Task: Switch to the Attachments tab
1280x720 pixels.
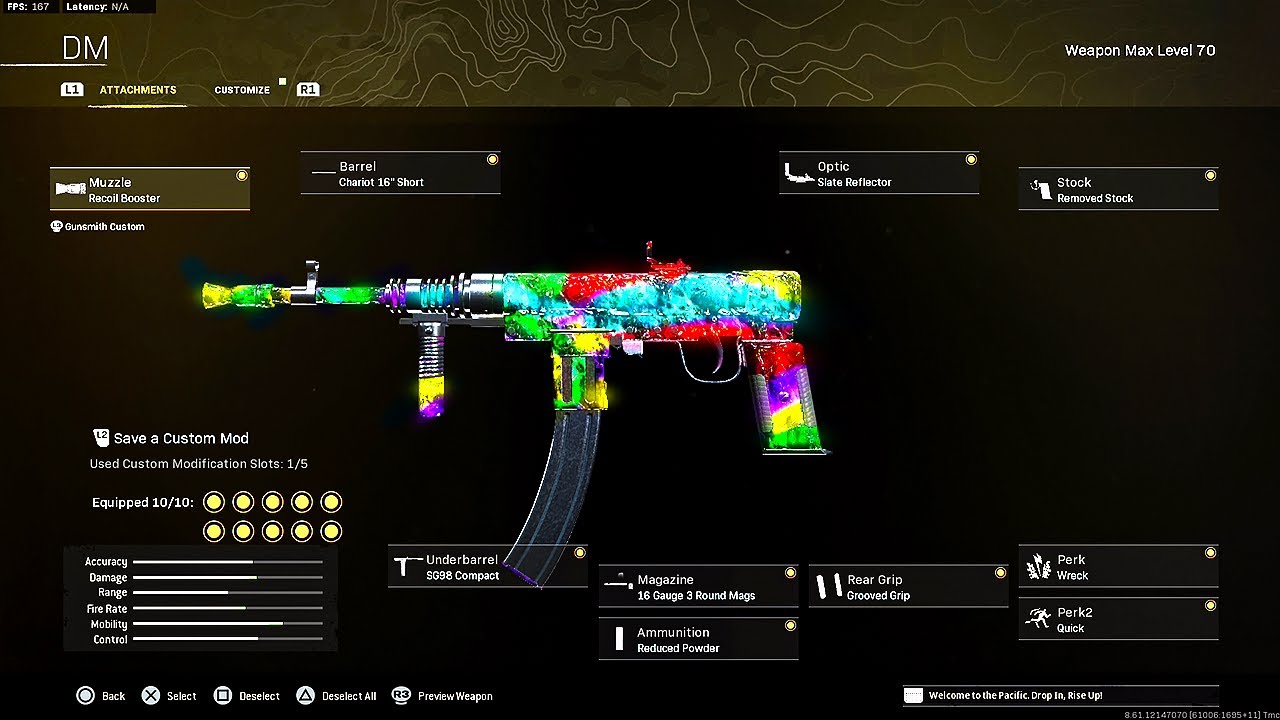Action: 138,90
